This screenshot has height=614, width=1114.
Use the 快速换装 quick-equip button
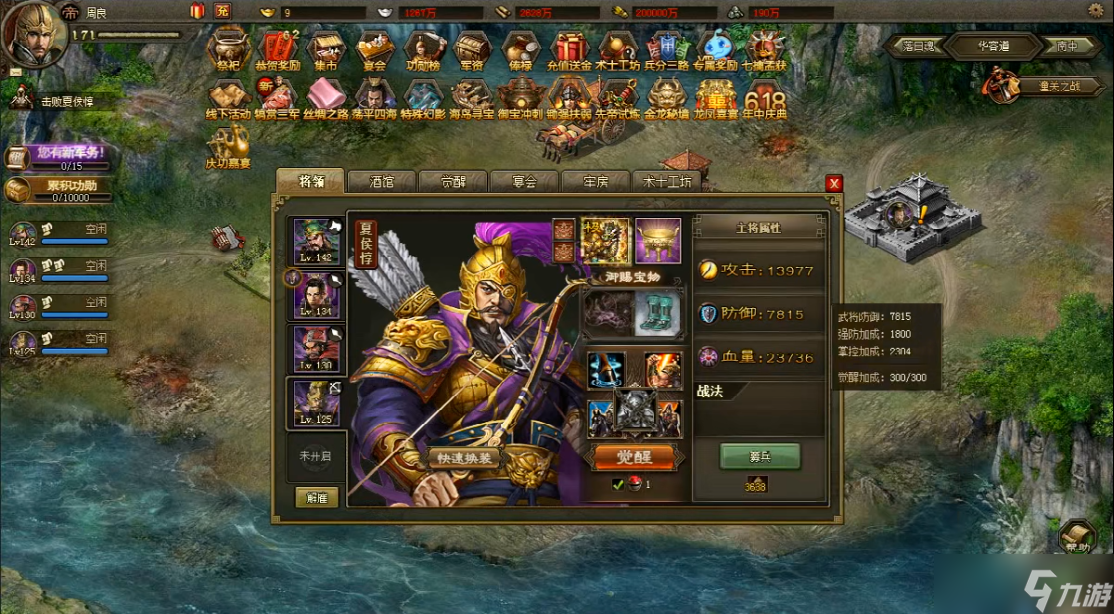463,458
